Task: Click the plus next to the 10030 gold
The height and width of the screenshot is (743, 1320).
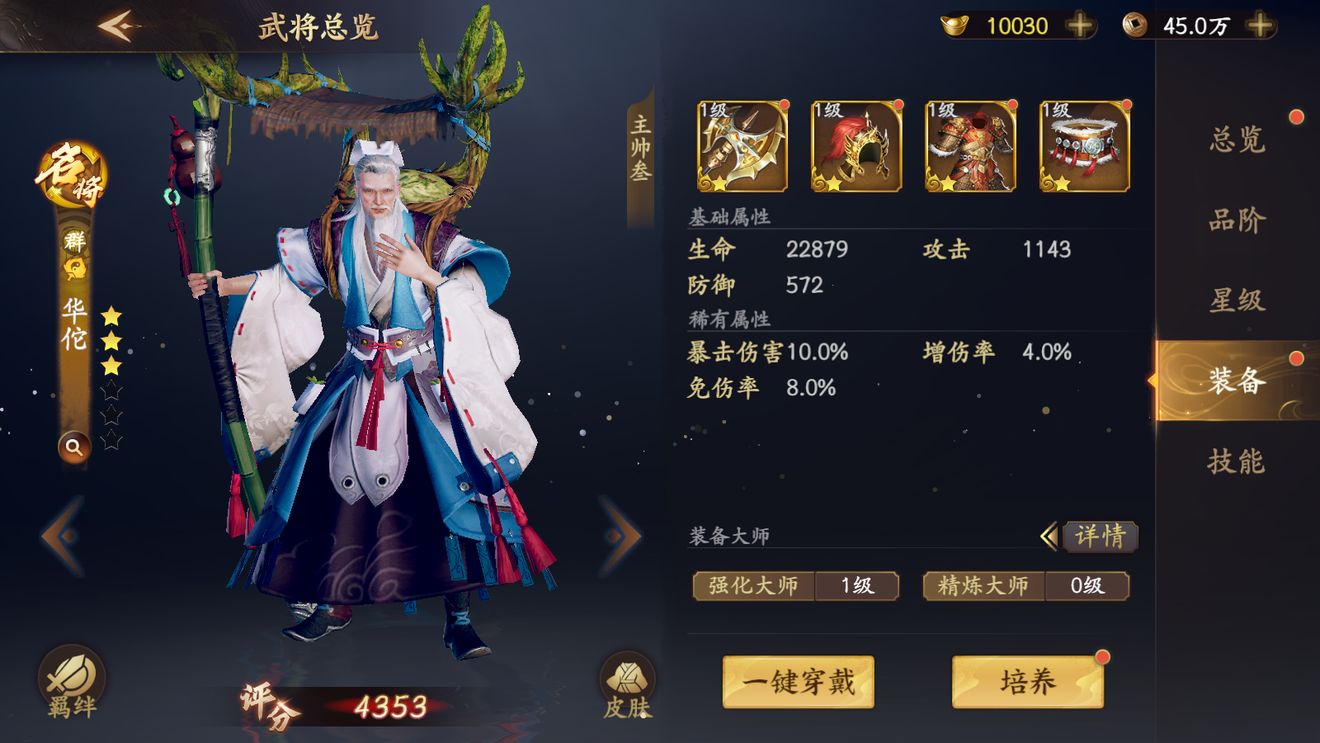Action: (1080, 24)
